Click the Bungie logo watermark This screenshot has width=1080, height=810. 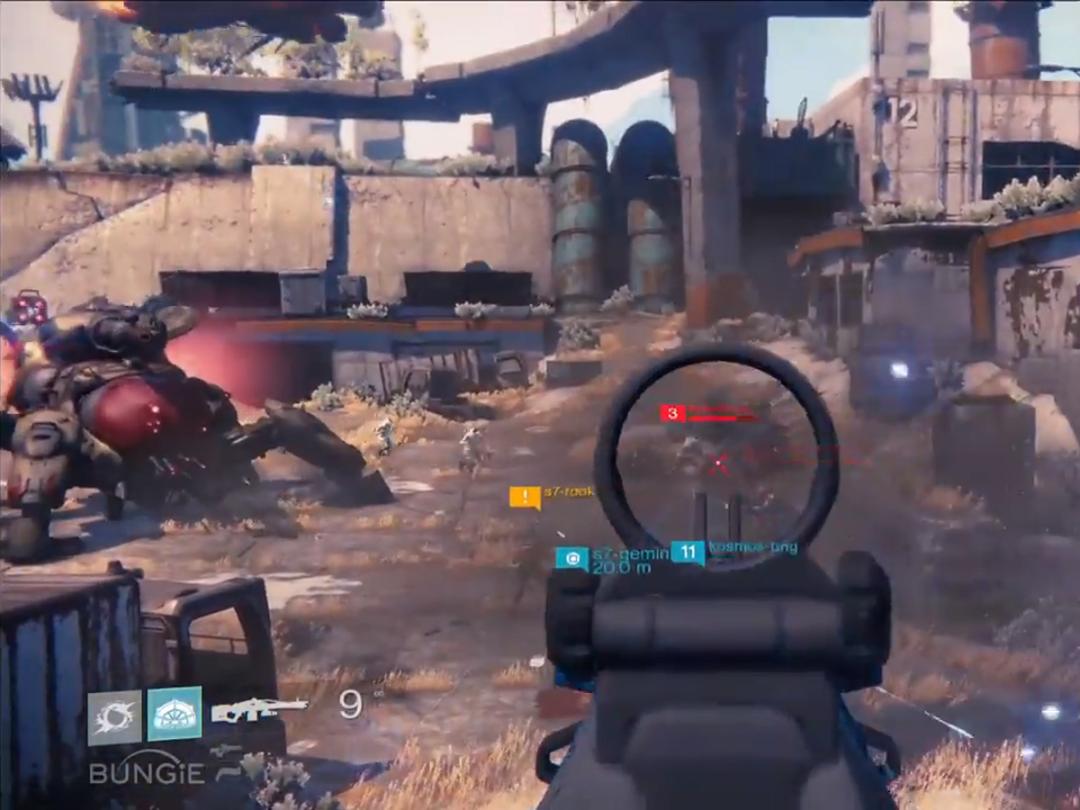[x=146, y=772]
